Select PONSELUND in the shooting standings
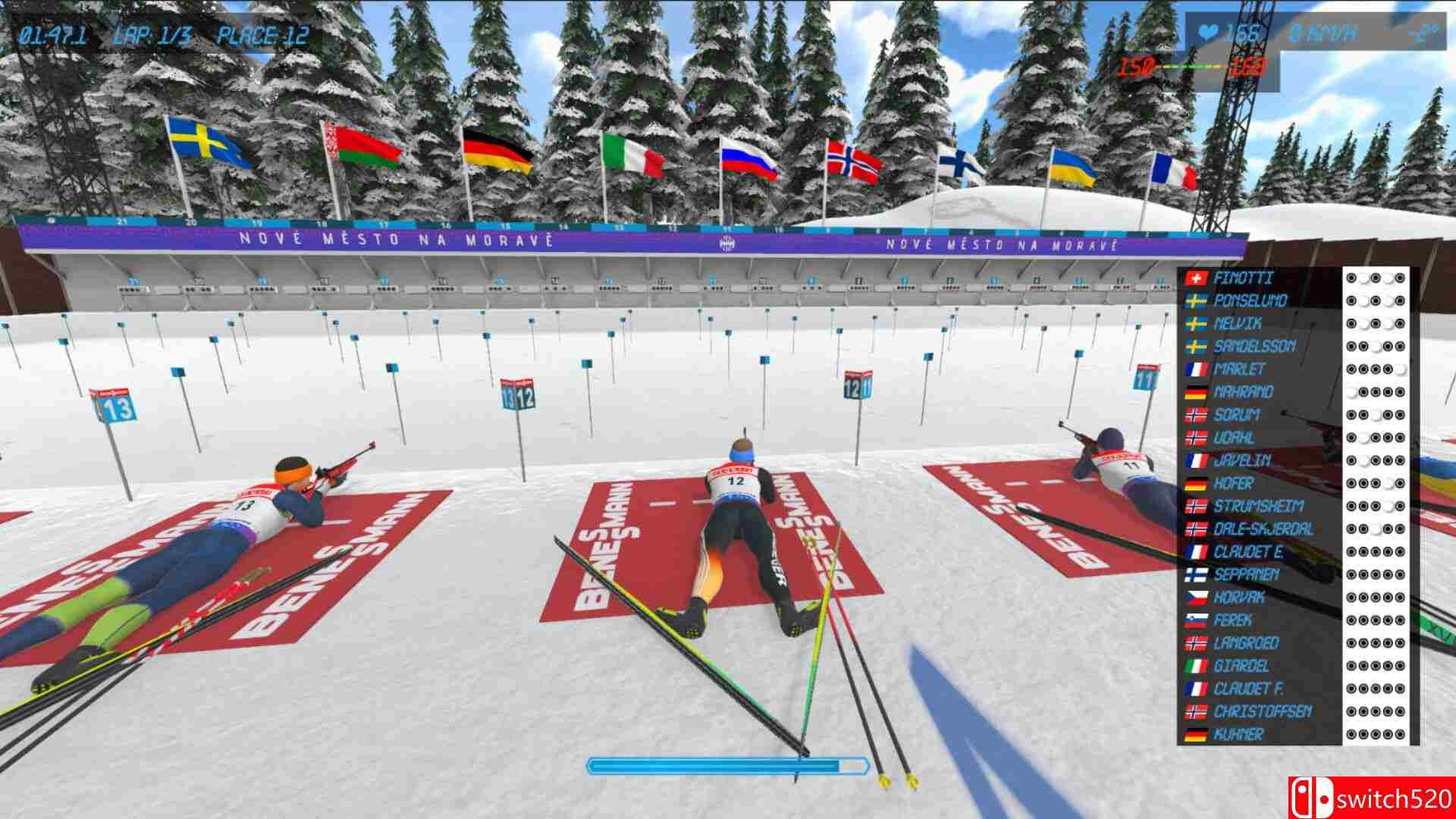Screen dimensions: 1456x819 coord(1251,300)
